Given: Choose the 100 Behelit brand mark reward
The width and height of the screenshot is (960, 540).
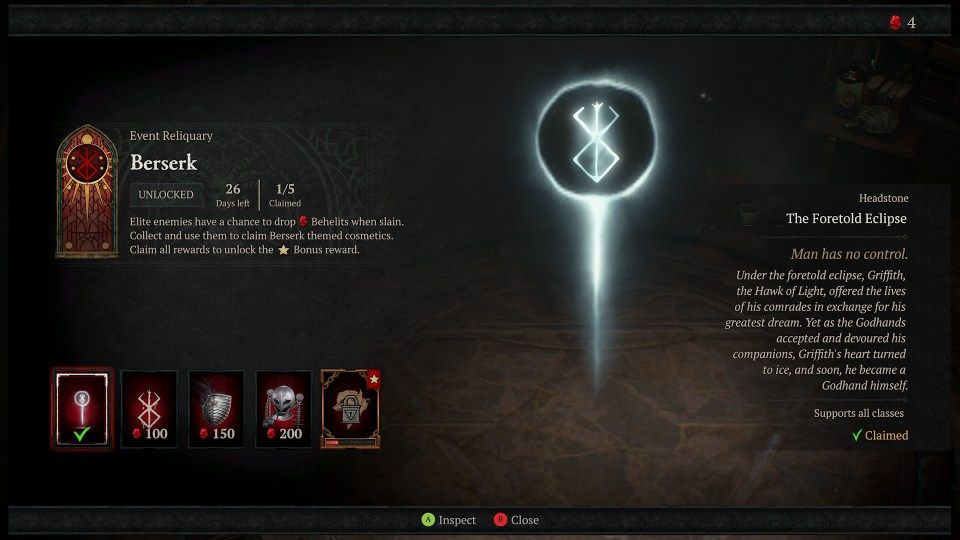Looking at the screenshot, I should [149, 408].
